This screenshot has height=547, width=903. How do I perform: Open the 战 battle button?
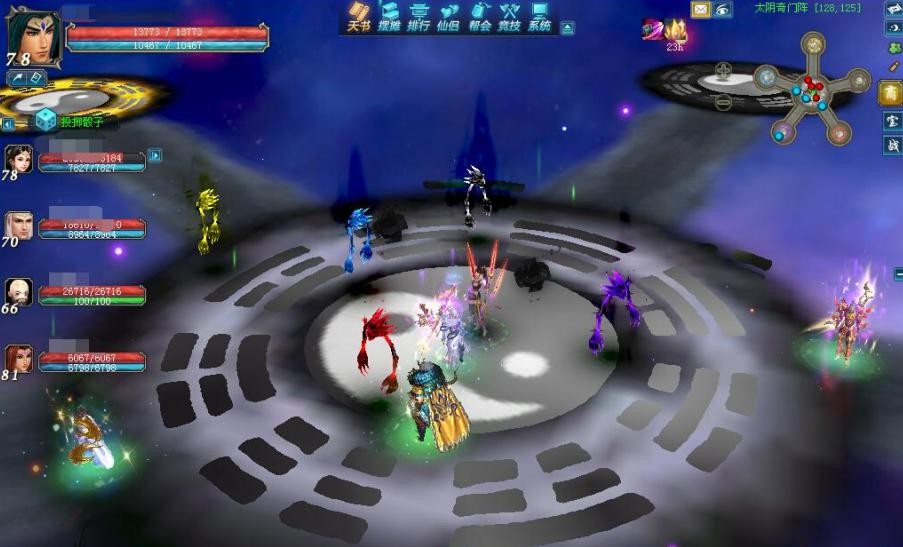(x=891, y=146)
